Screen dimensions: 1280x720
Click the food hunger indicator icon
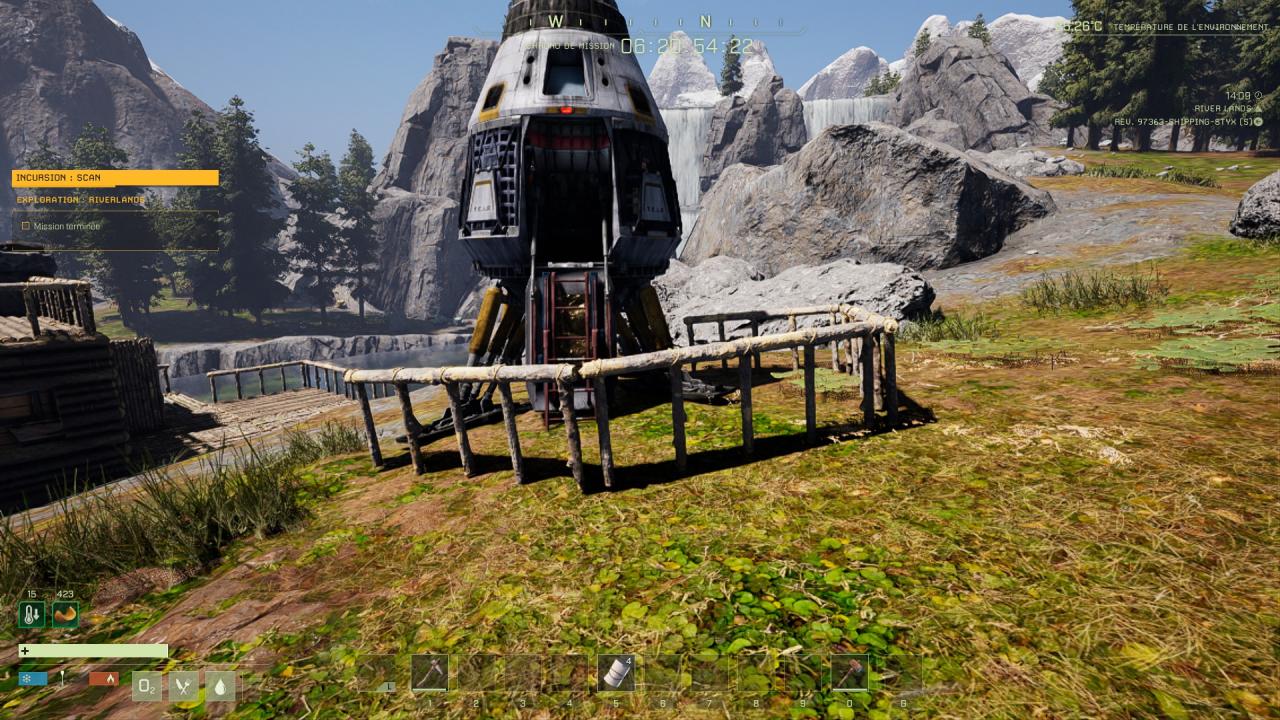pyautogui.click(x=184, y=685)
